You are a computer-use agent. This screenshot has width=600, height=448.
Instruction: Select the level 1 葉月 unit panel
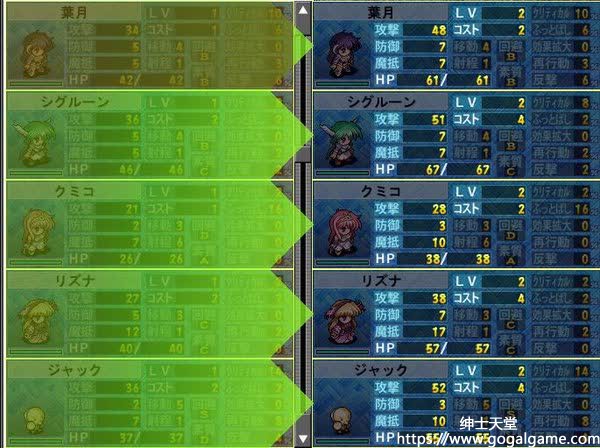tap(150, 45)
